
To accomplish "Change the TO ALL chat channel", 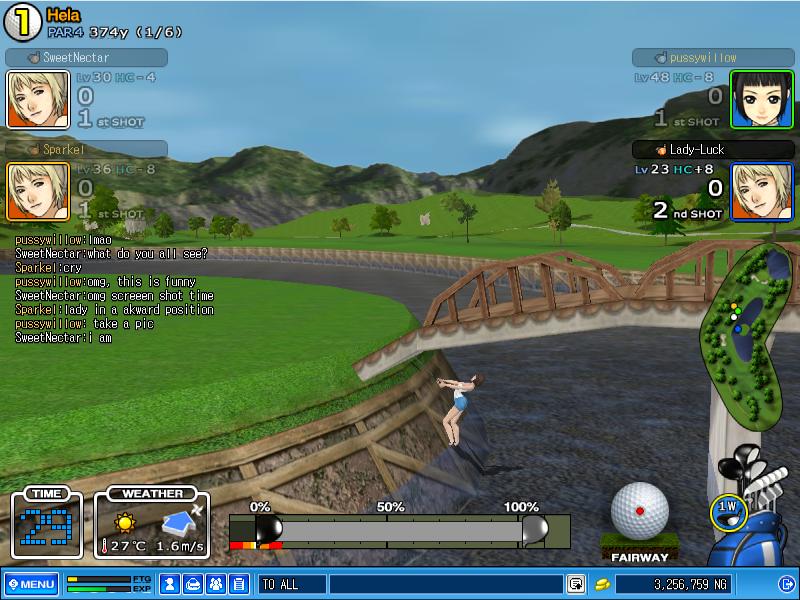I will [x=291, y=584].
